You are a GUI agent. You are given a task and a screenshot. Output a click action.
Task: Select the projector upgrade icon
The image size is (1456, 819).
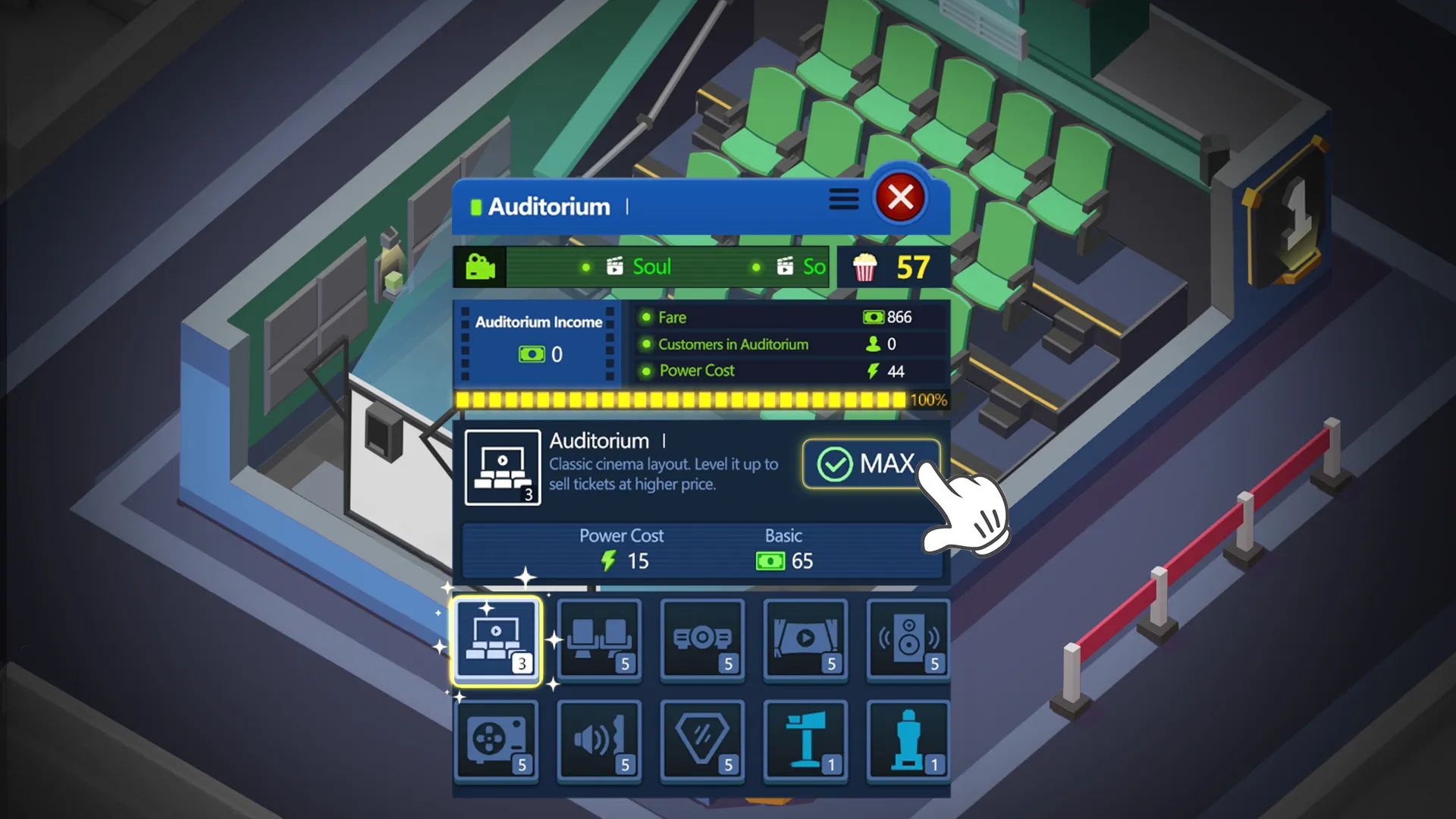tap(702, 641)
